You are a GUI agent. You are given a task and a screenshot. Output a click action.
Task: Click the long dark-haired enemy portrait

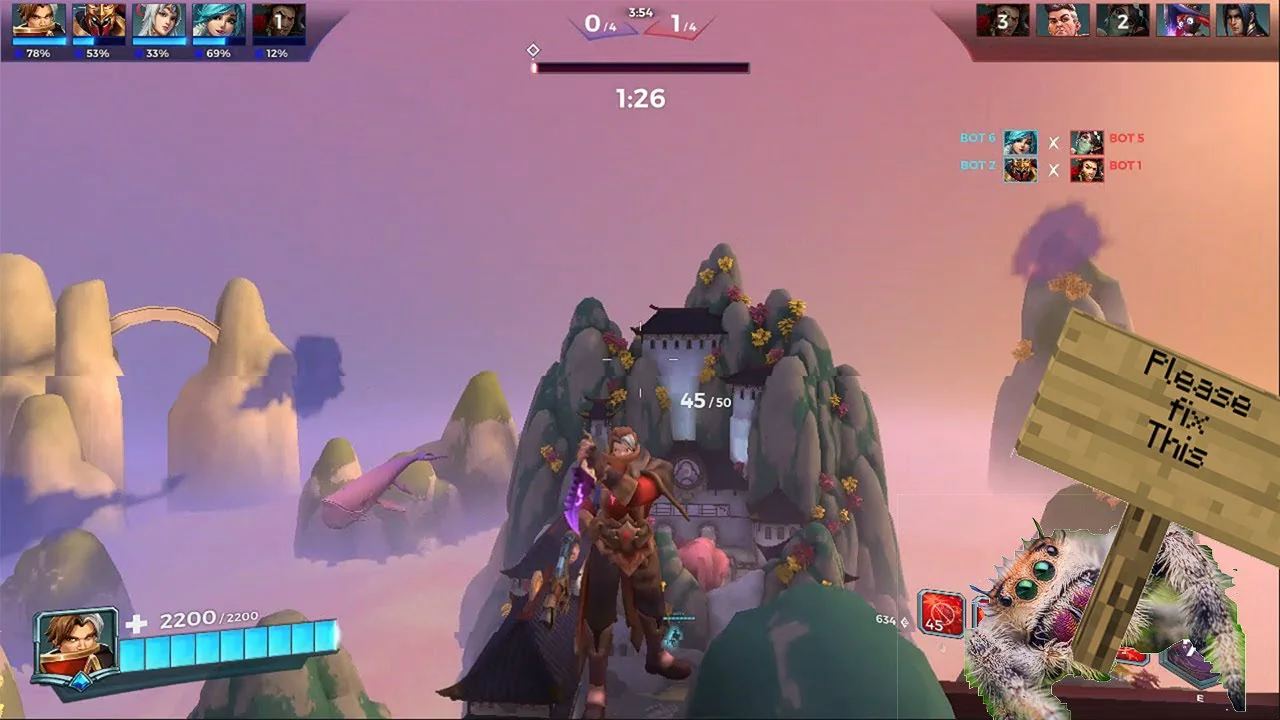coord(1243,20)
